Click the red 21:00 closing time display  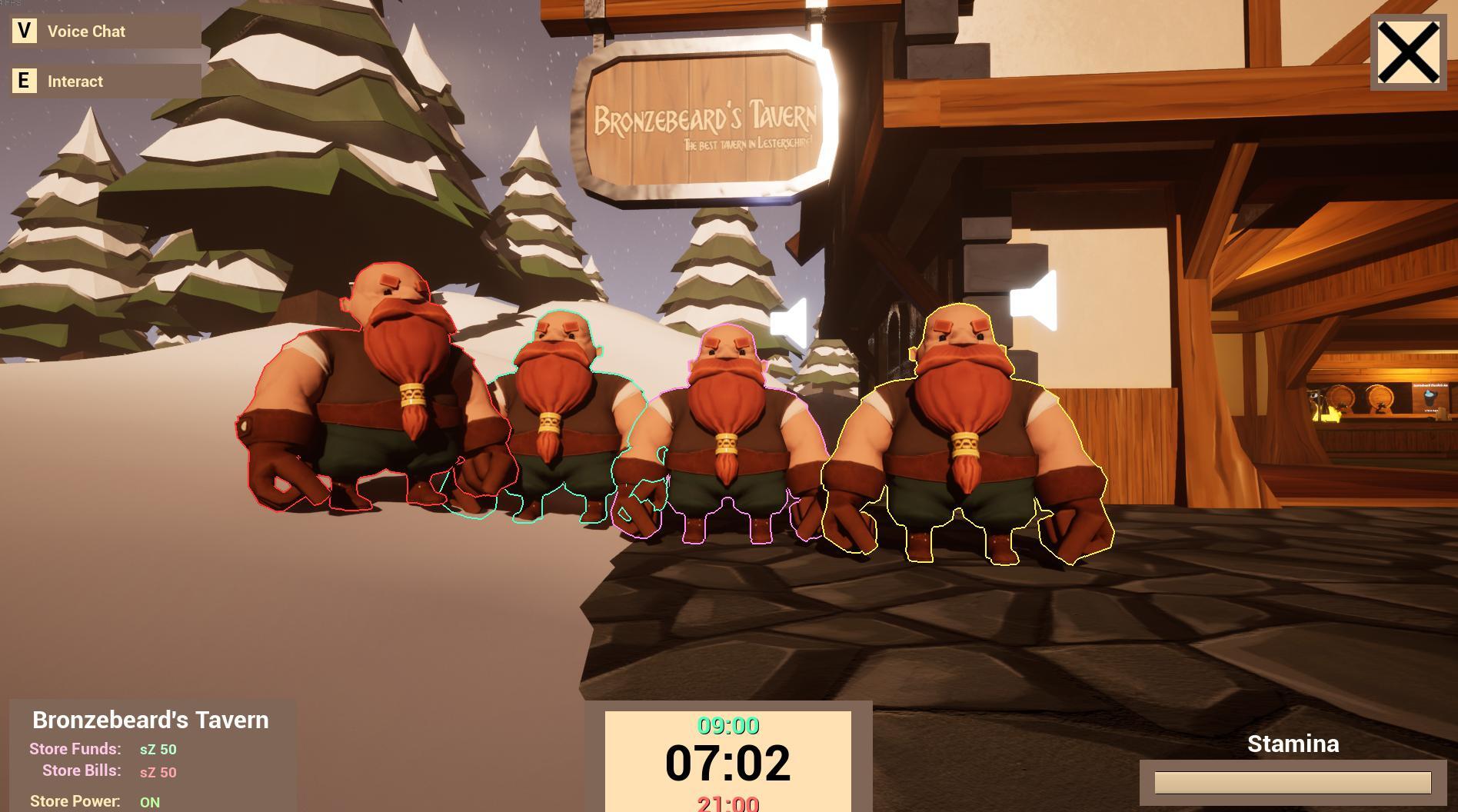point(728,802)
